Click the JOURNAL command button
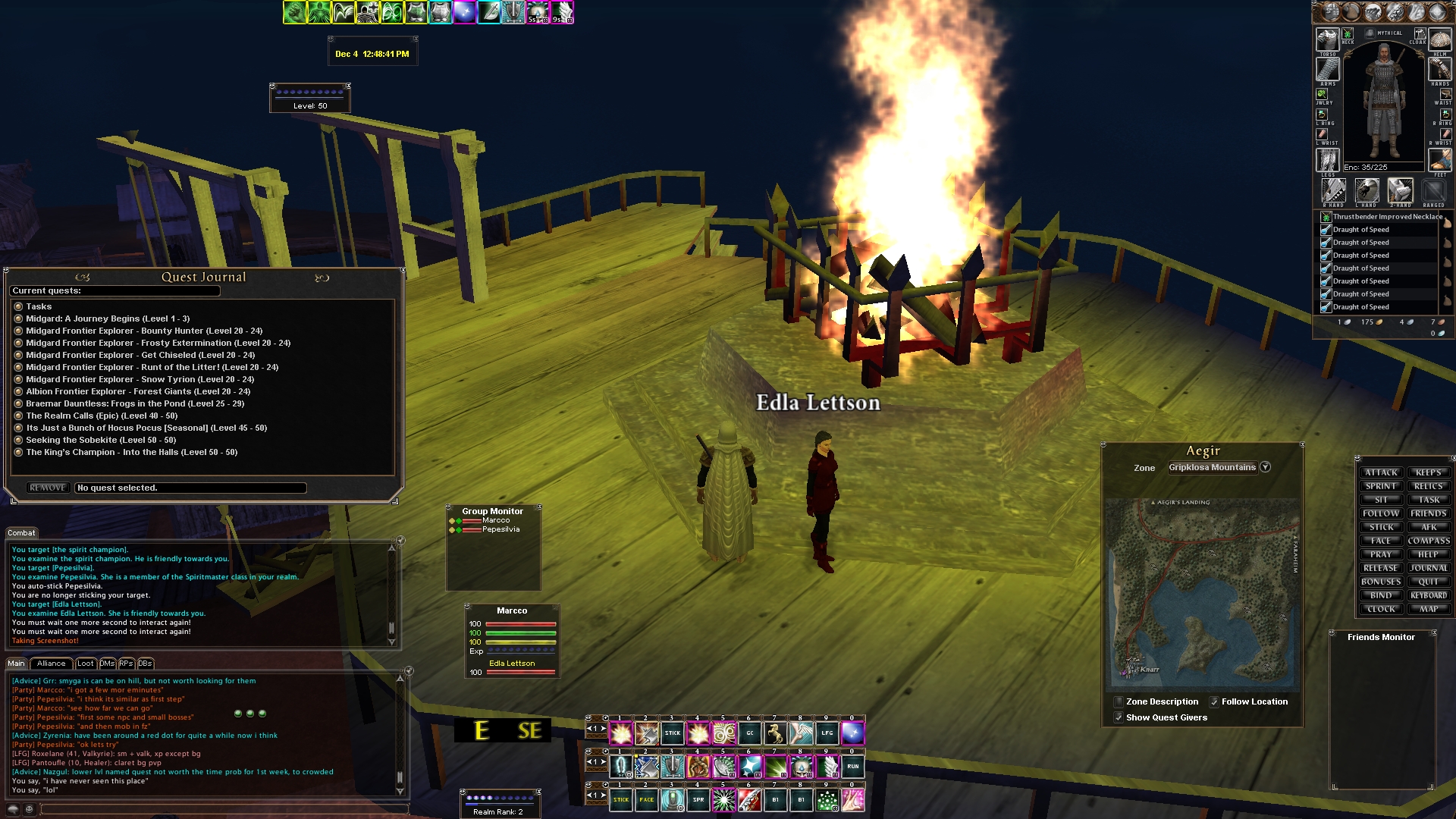Image resolution: width=1456 pixels, height=819 pixels. click(1429, 568)
